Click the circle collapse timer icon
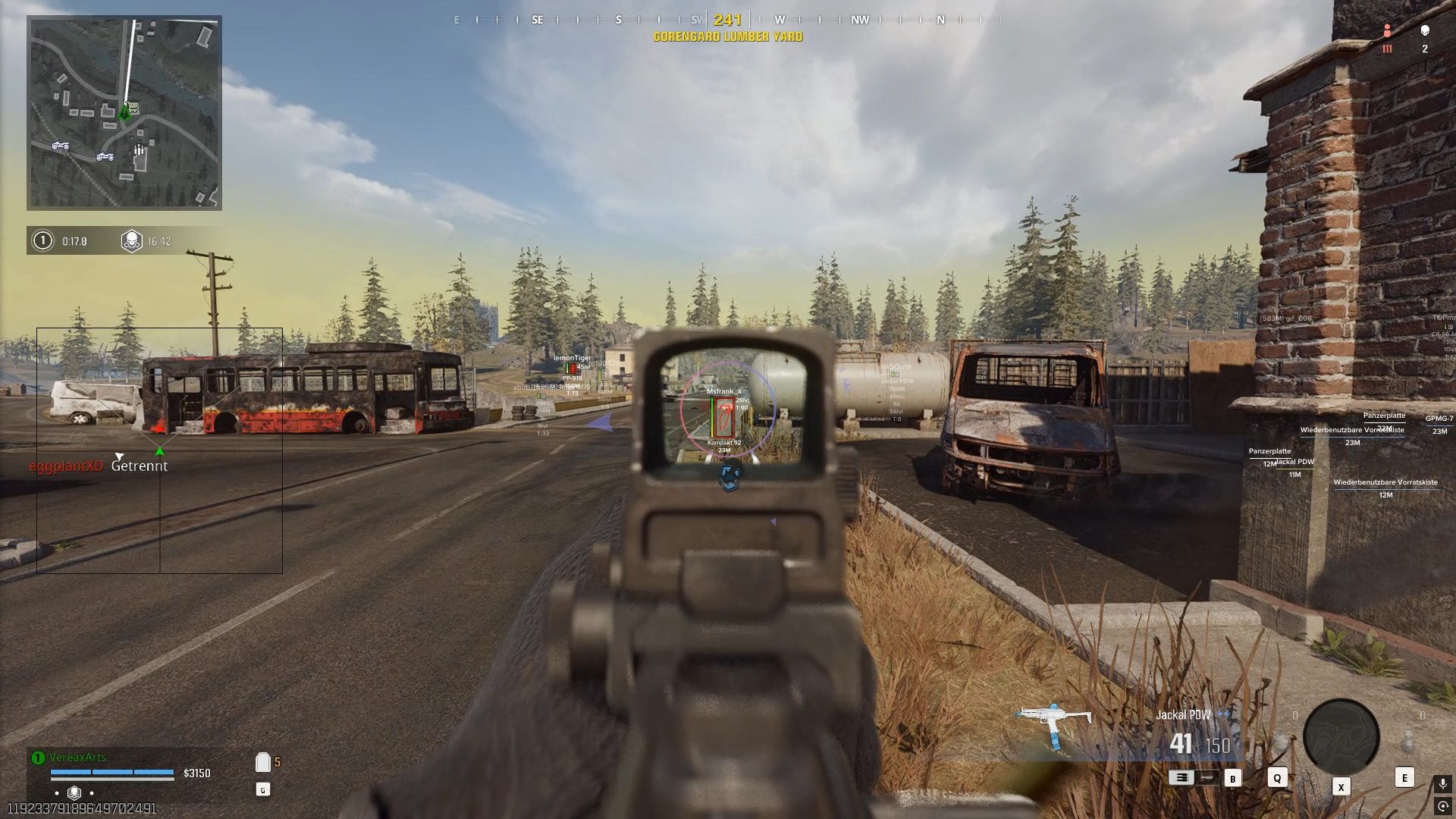 tap(43, 241)
